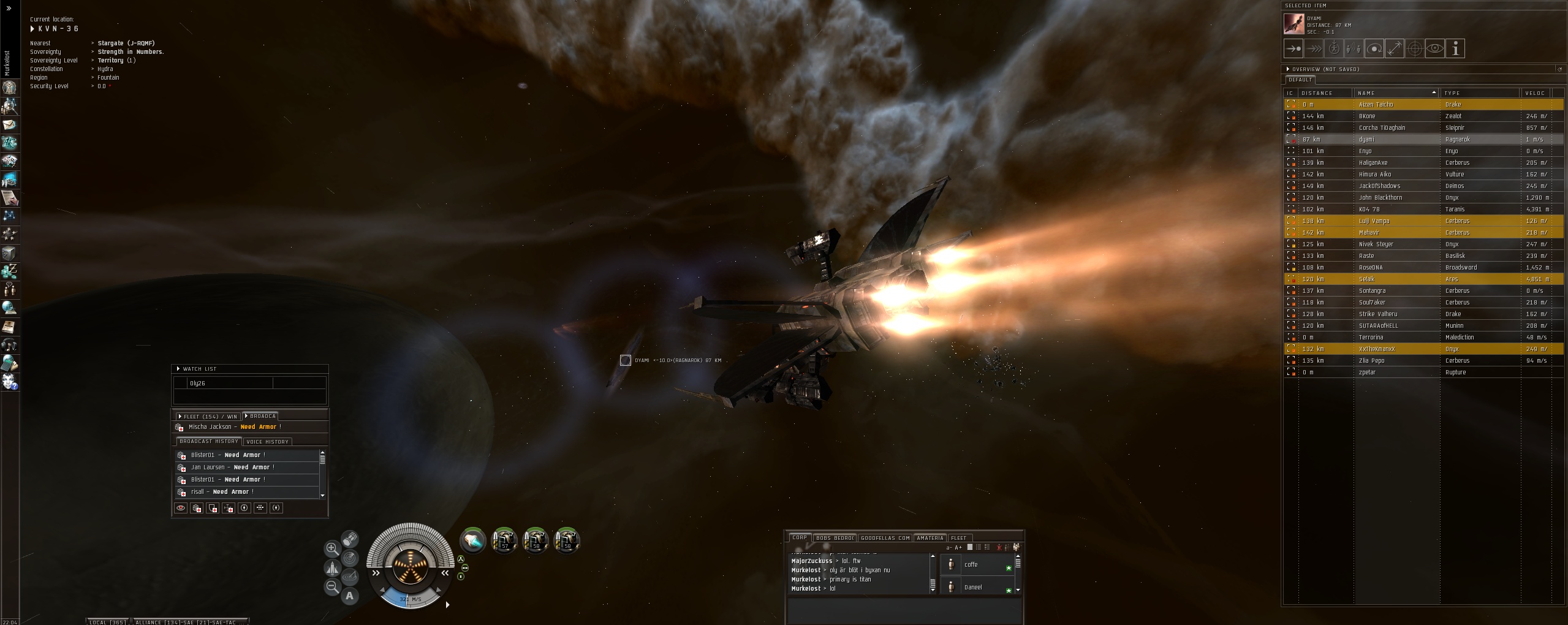This screenshot has height=625, width=1568.
Task: Open the Amateria chat channel tab
Action: coord(930,538)
